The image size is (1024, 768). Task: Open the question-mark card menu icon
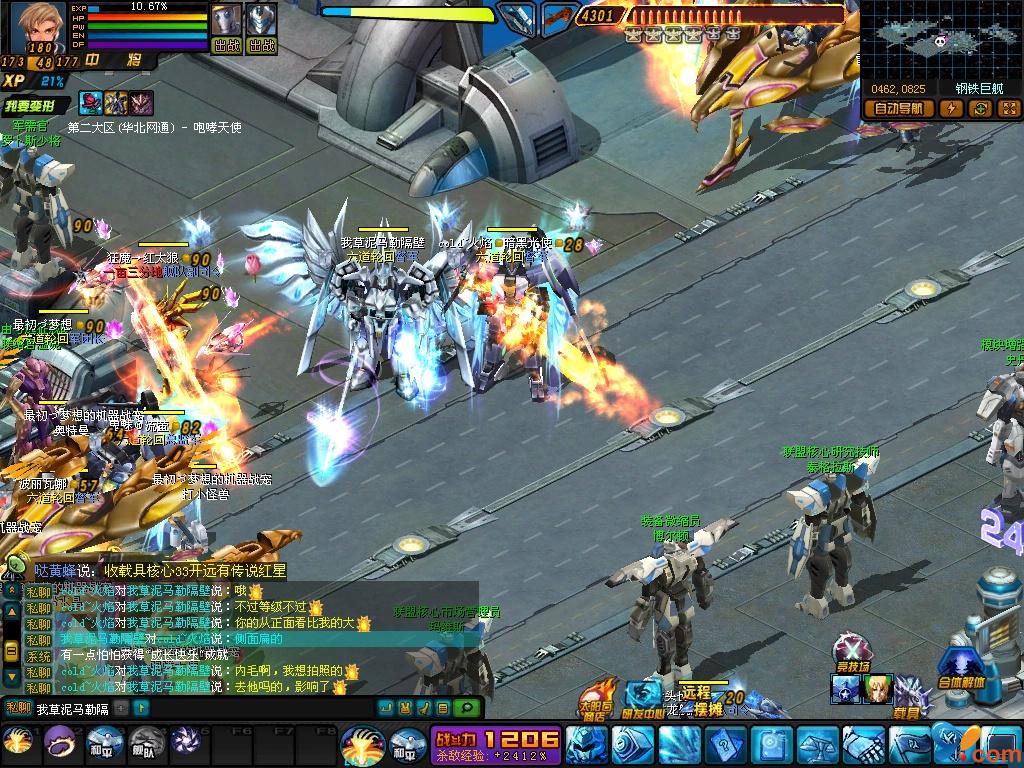pyautogui.click(x=723, y=745)
